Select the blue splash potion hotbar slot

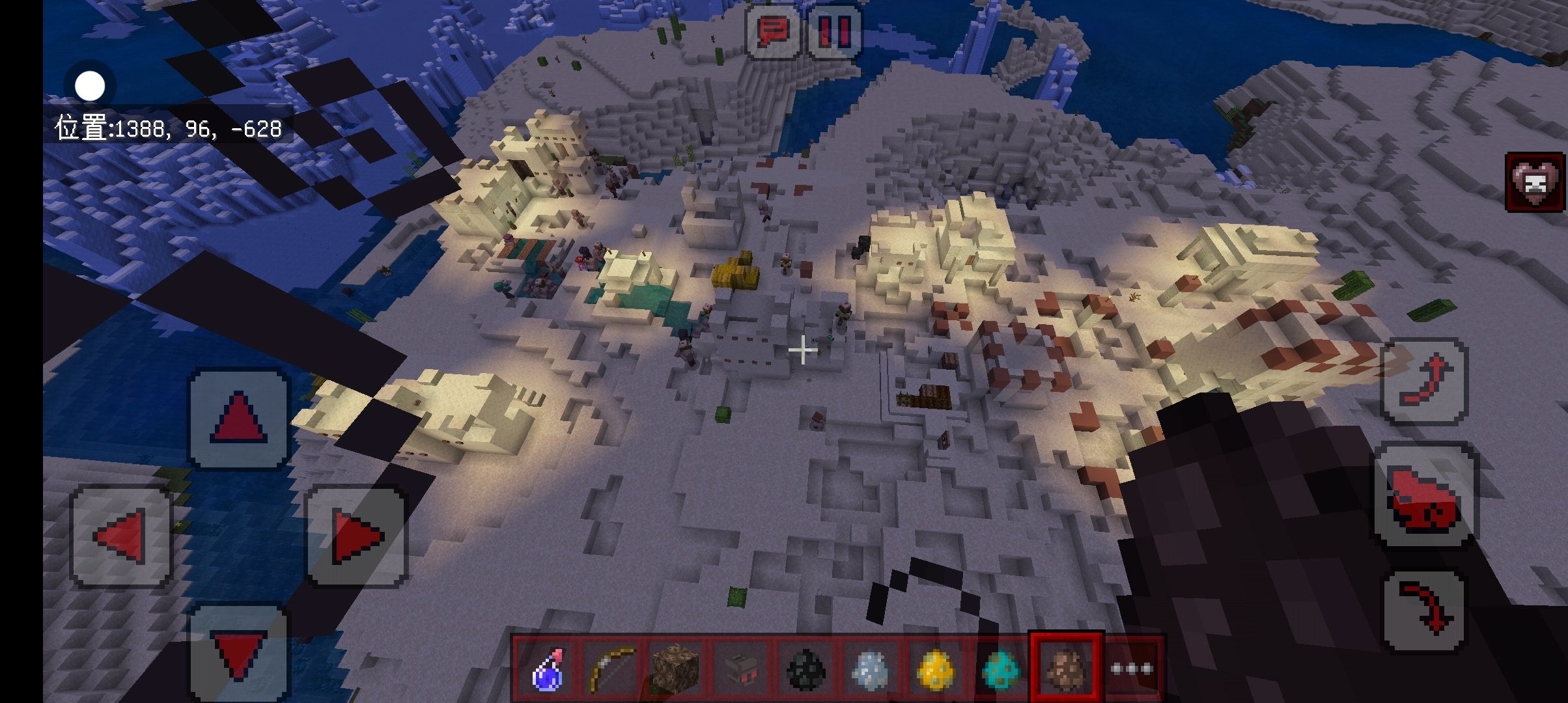coord(546,669)
